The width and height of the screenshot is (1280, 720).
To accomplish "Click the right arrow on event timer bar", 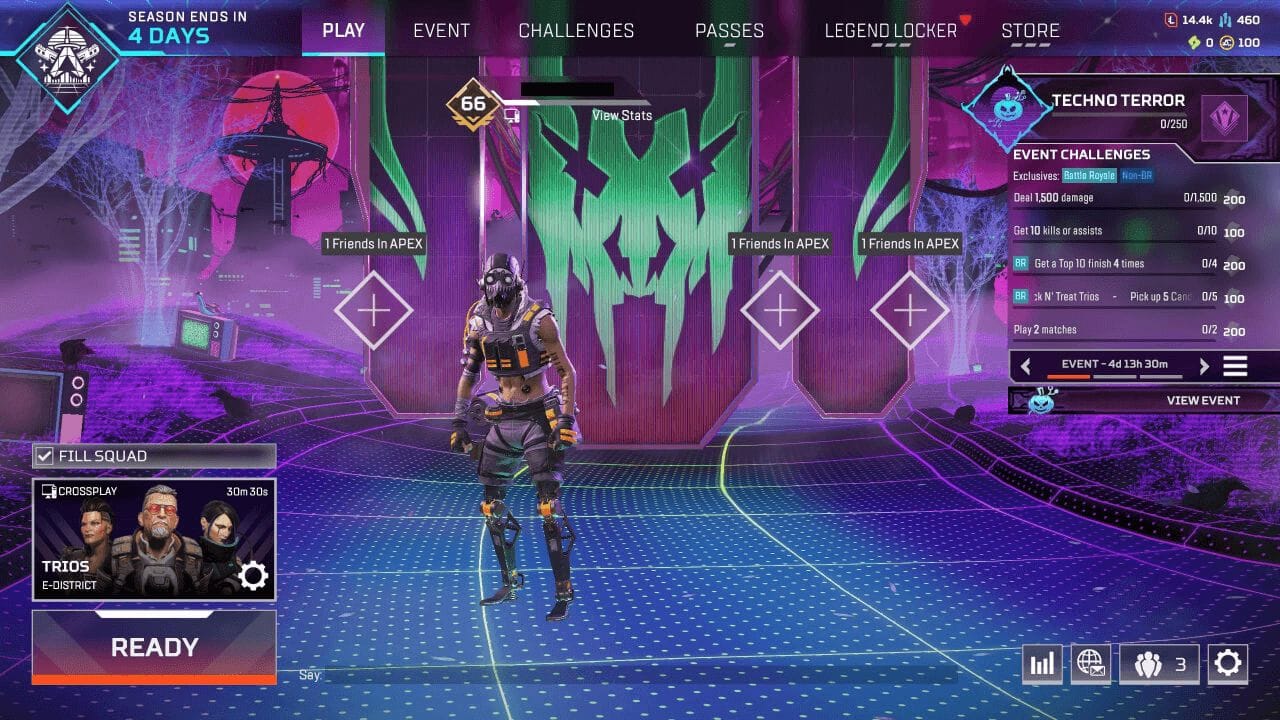I will (x=1204, y=366).
